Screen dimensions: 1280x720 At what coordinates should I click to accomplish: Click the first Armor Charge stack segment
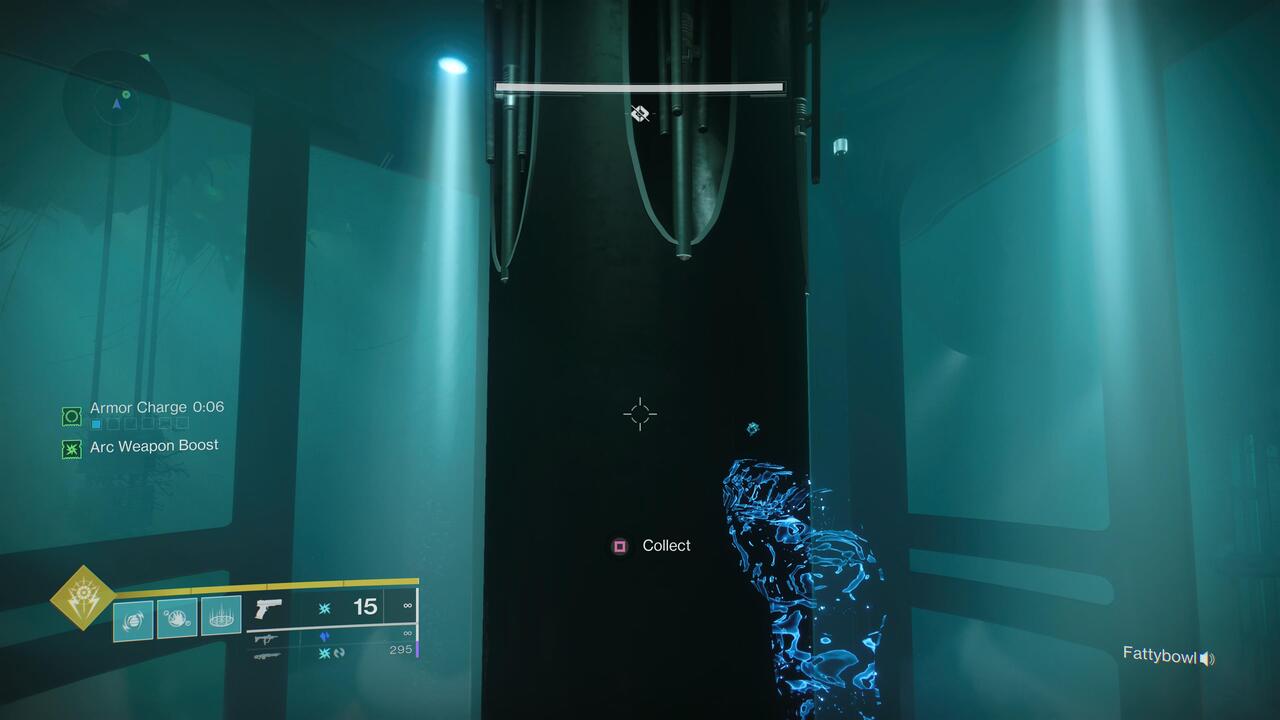tap(95, 423)
